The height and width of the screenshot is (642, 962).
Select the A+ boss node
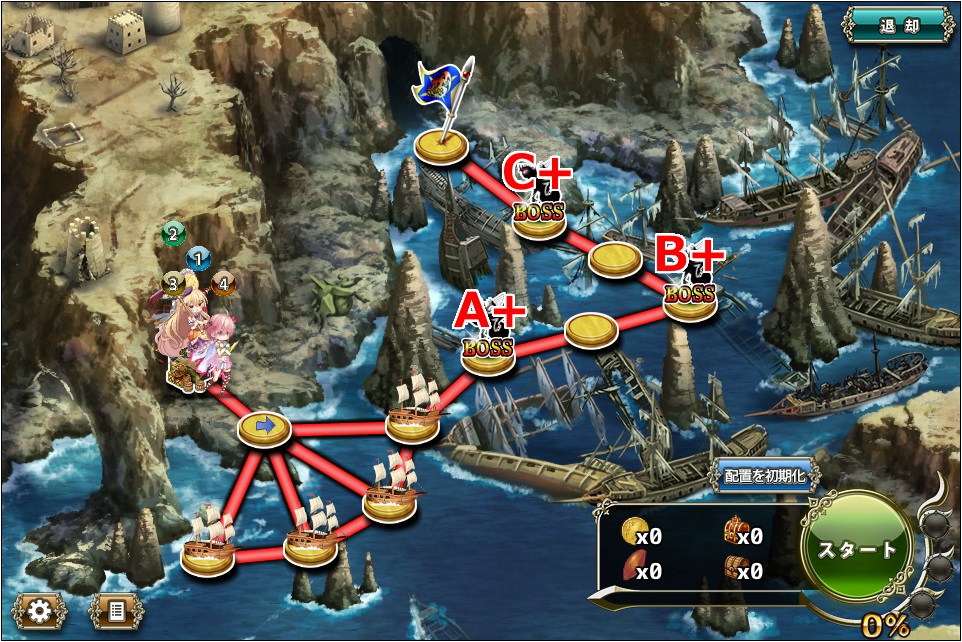pyautogui.click(x=488, y=353)
